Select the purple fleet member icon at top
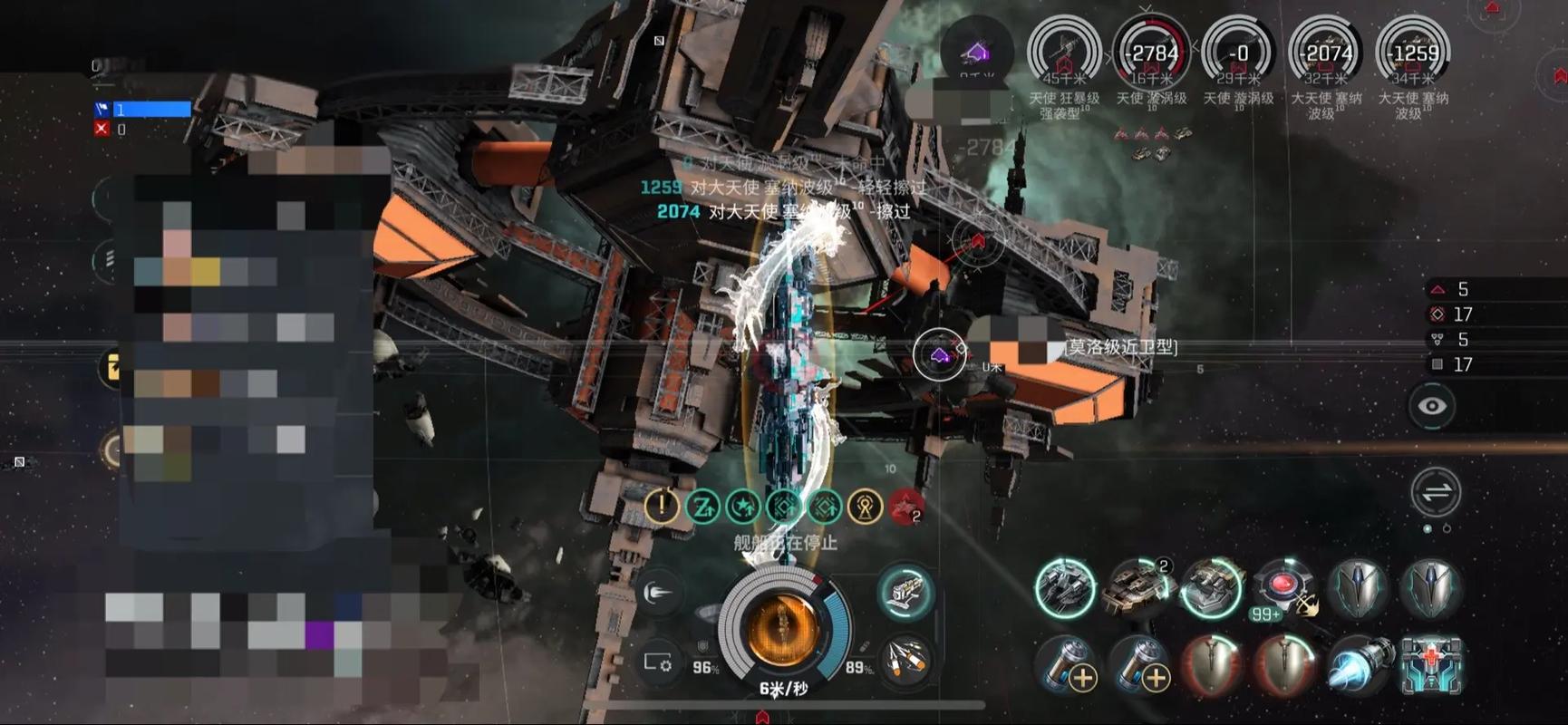The width and height of the screenshot is (1568, 725). [976, 53]
